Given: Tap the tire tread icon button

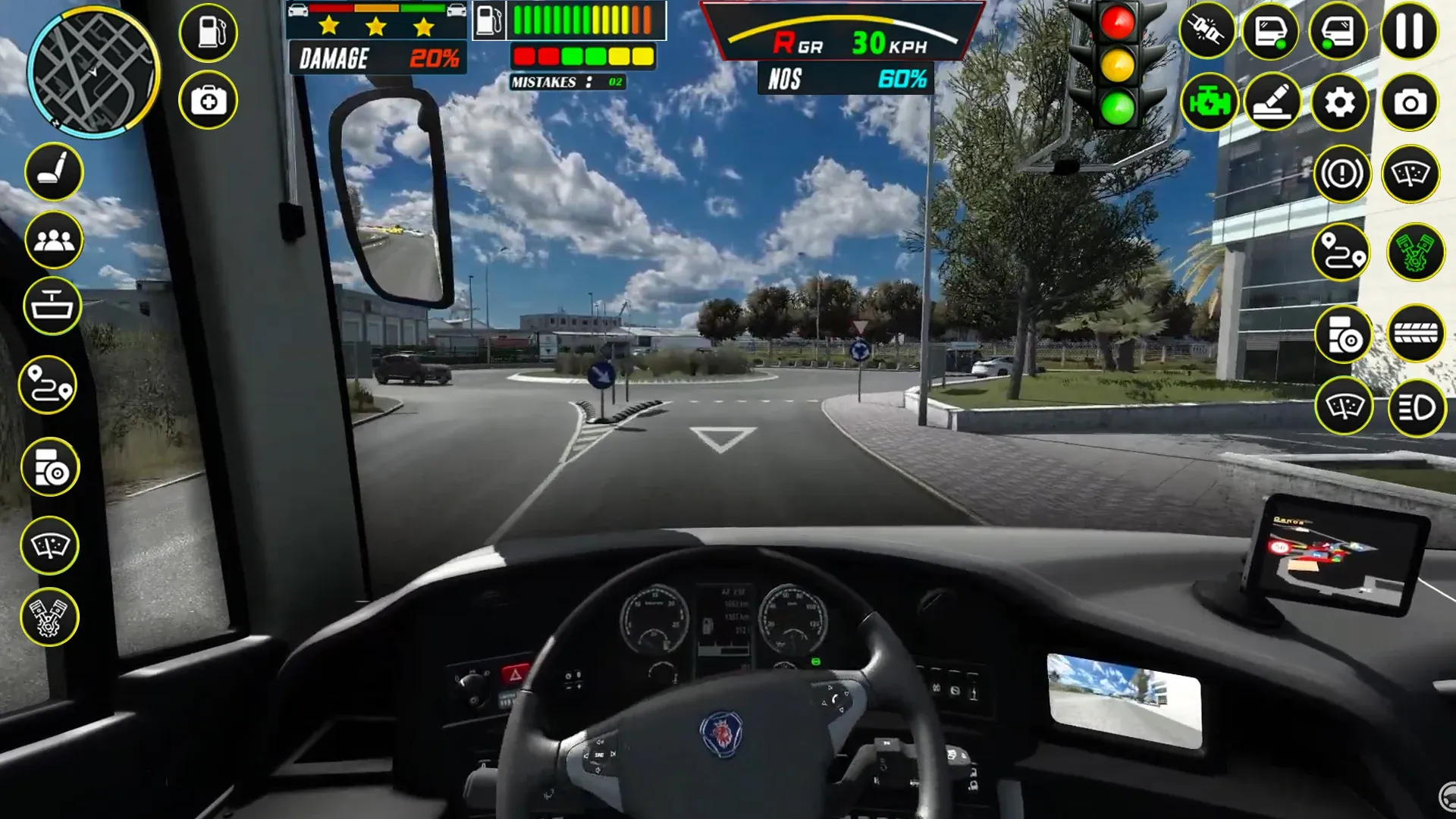Looking at the screenshot, I should pyautogui.click(x=1416, y=333).
